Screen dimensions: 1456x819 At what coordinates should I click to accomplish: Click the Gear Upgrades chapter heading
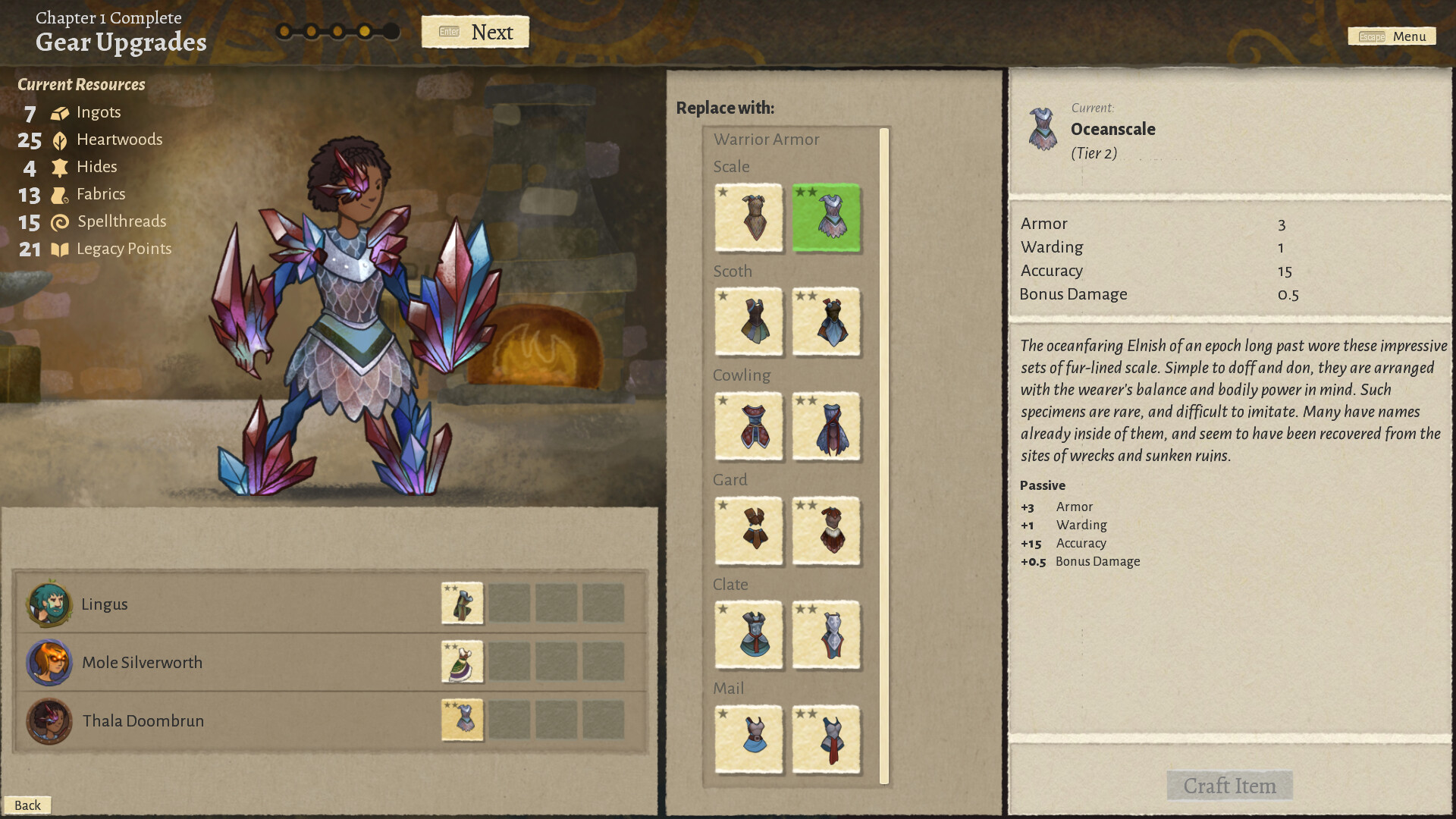point(121,43)
